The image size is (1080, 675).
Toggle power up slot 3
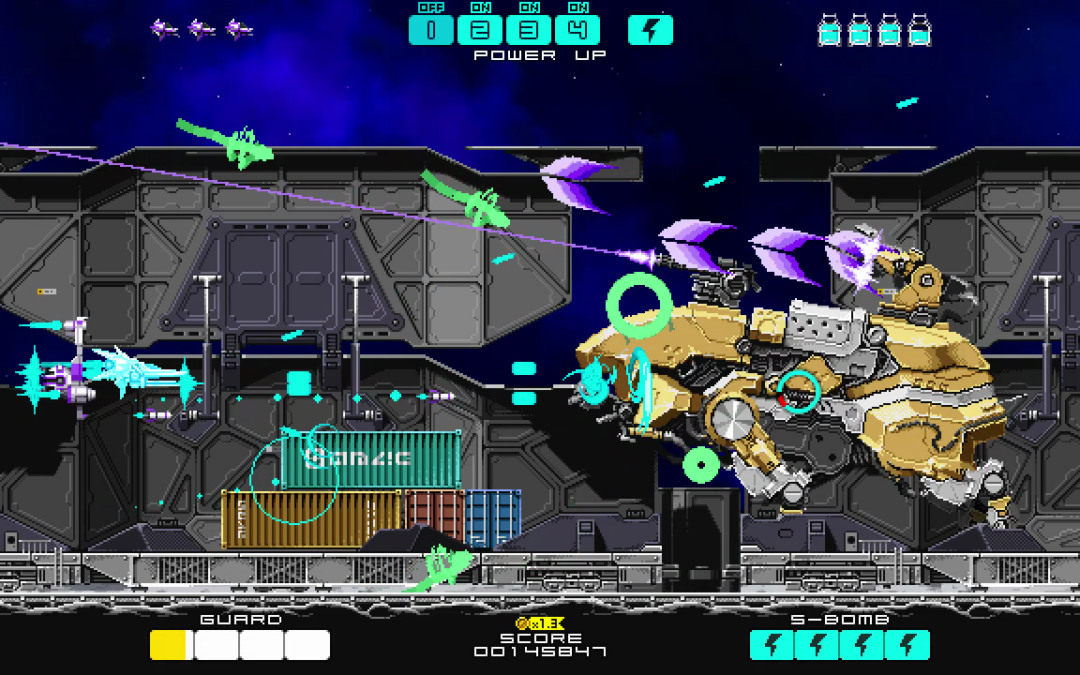click(528, 30)
